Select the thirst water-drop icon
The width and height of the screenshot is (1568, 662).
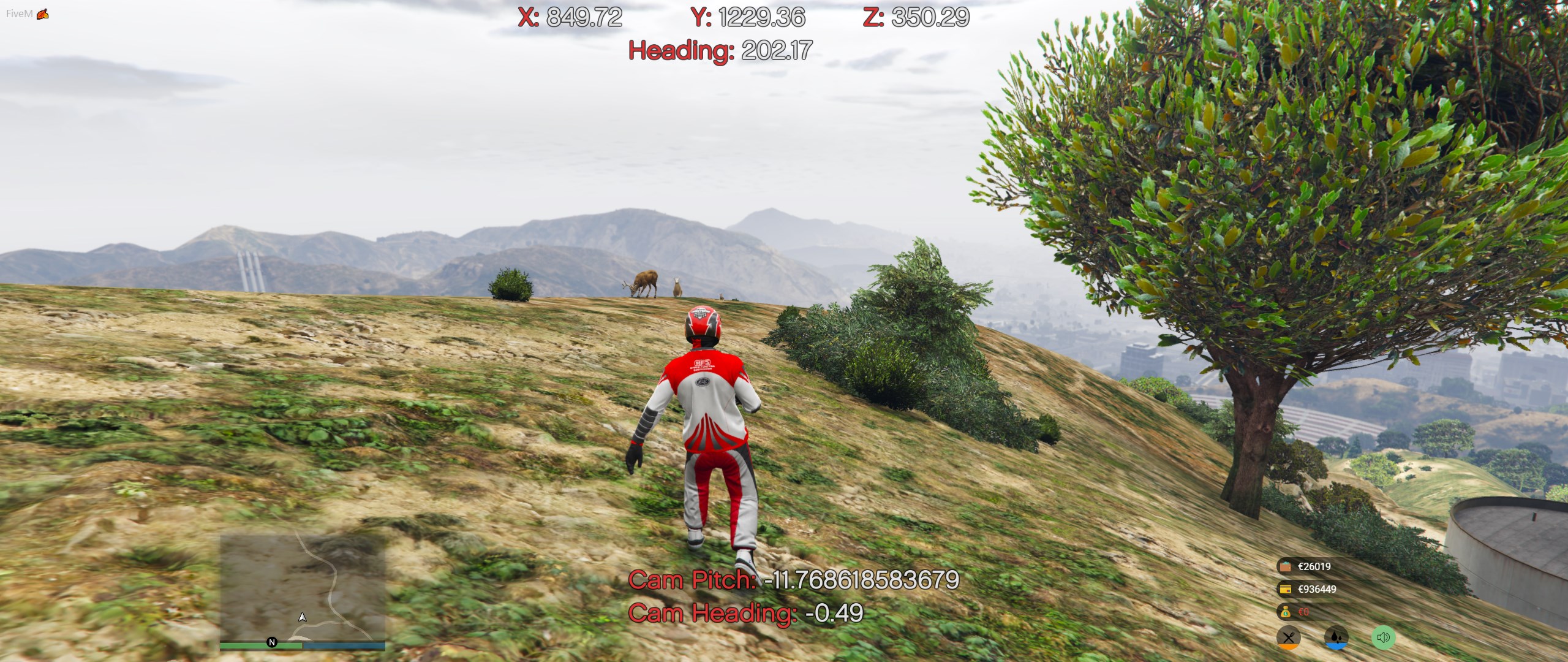pyautogui.click(x=1336, y=637)
